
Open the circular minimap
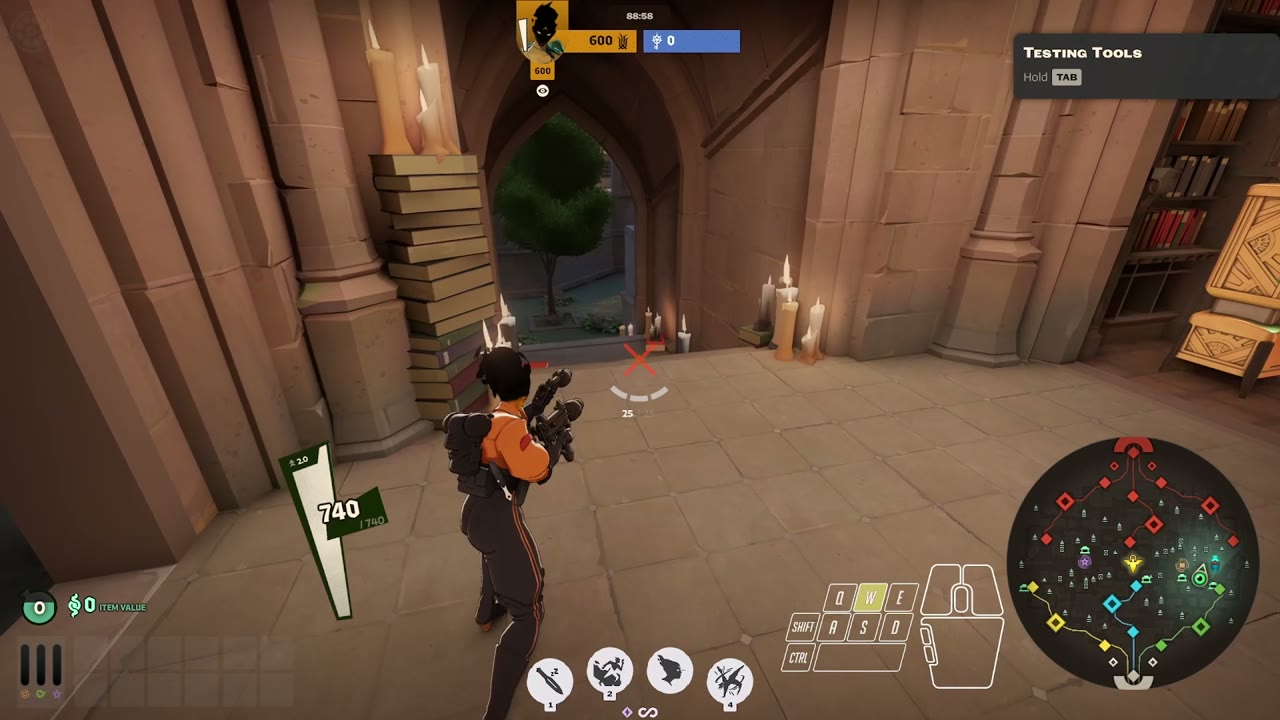coord(1132,562)
